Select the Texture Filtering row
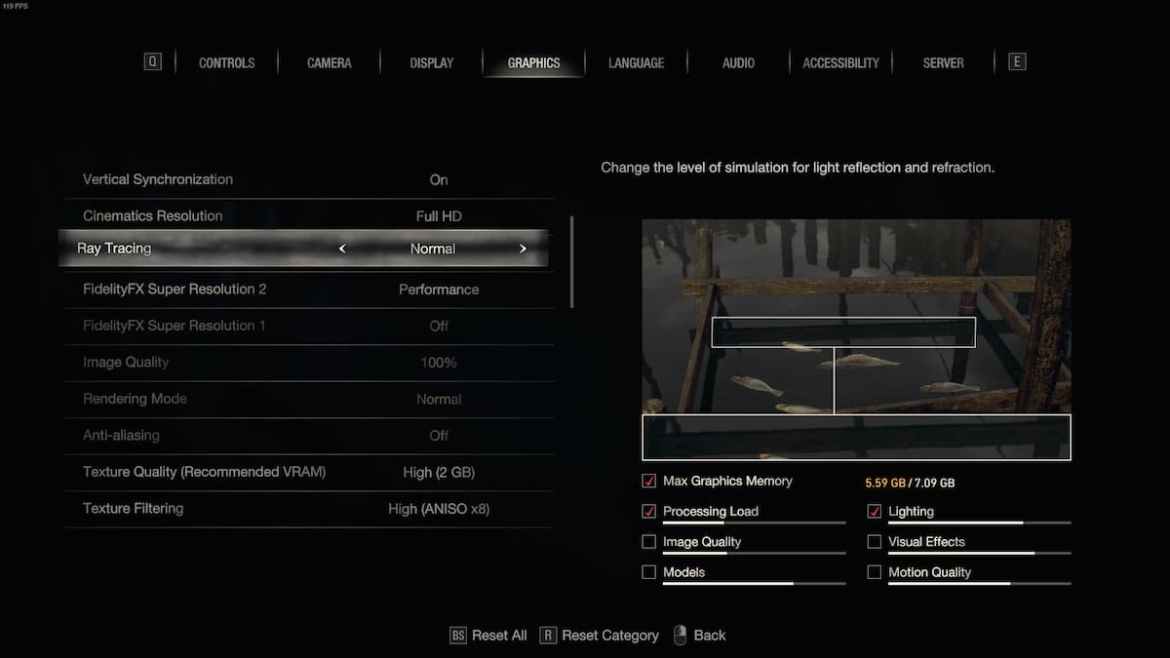Image resolution: width=1170 pixels, height=658 pixels. 310,509
